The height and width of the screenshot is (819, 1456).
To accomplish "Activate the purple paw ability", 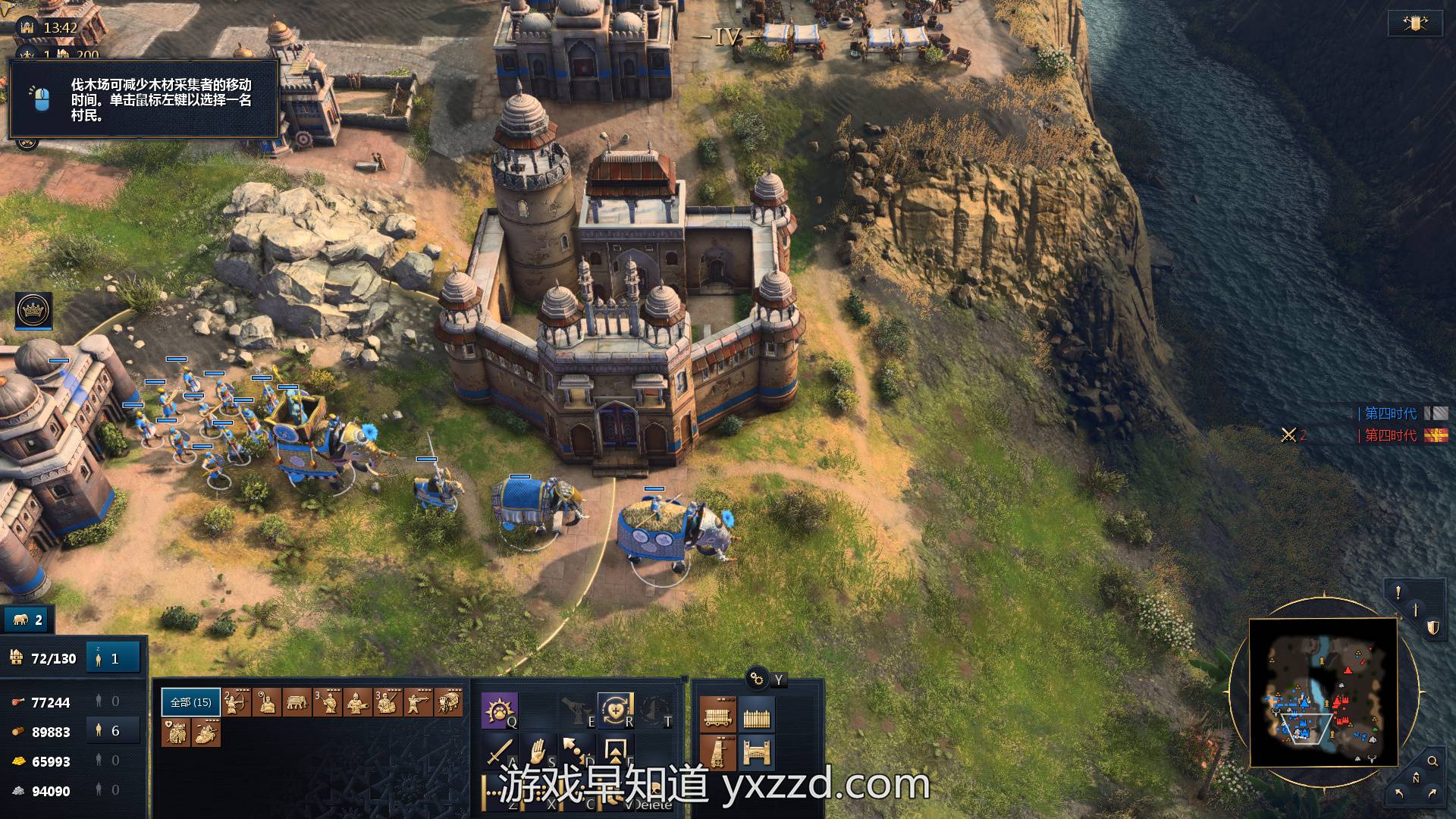I will (x=499, y=710).
